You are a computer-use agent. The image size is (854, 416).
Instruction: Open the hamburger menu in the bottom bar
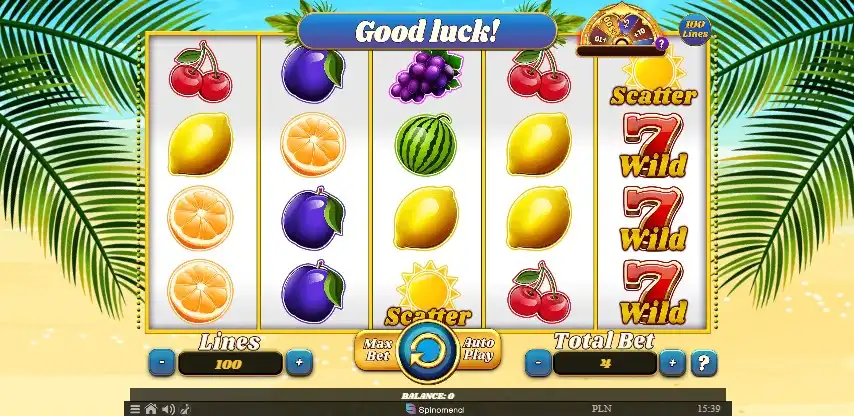click(x=135, y=409)
